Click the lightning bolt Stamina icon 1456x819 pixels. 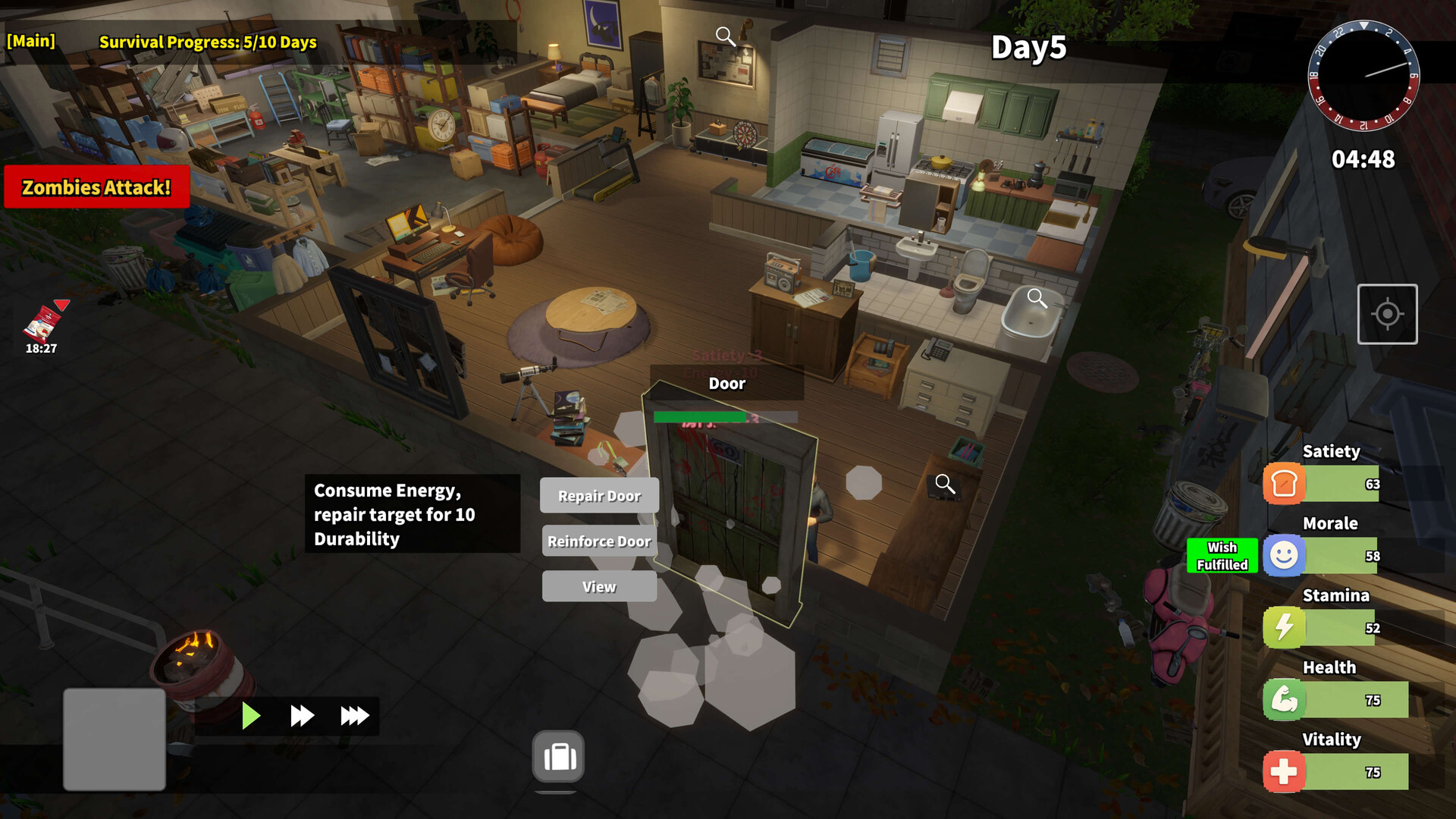tap(1283, 627)
